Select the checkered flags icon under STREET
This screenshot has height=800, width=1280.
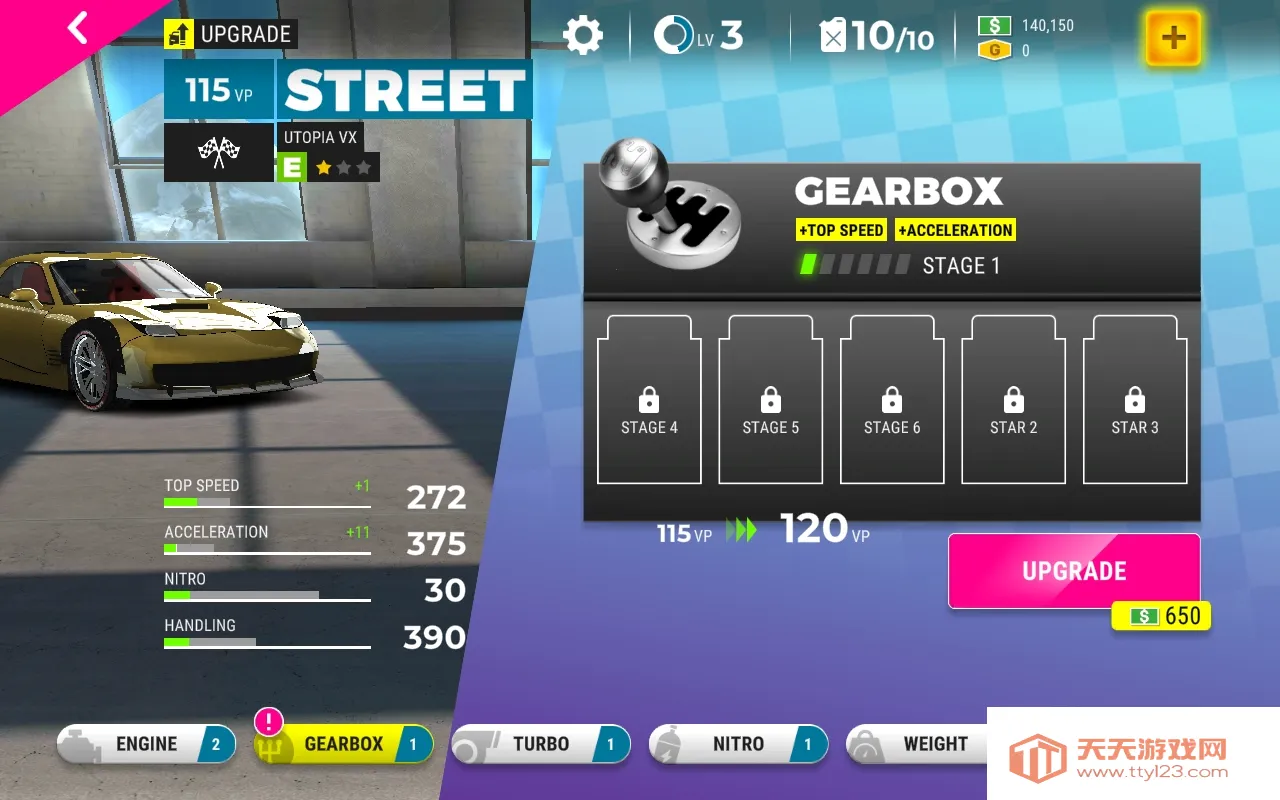(x=218, y=152)
